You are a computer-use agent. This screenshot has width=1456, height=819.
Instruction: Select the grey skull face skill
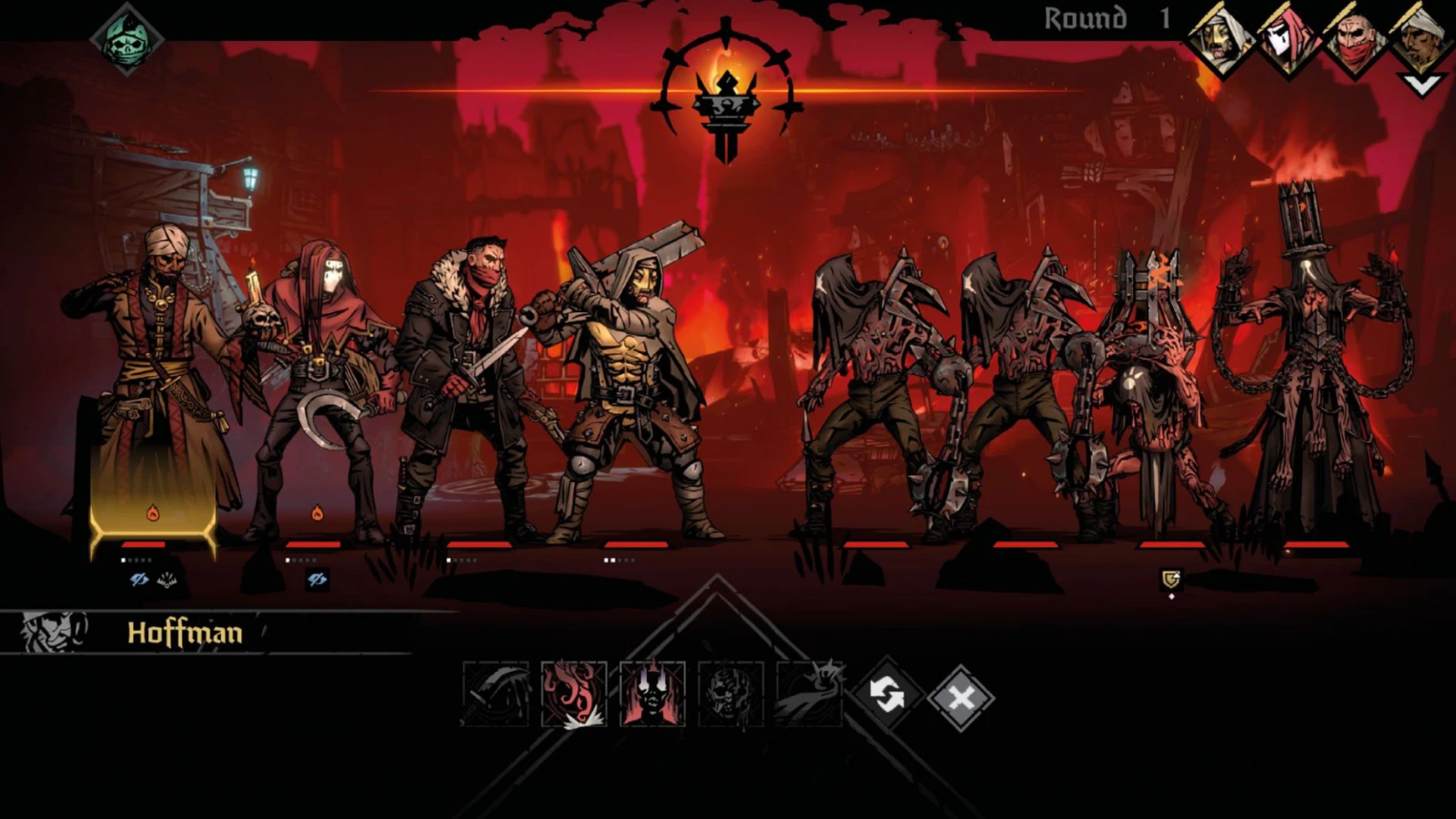click(731, 694)
